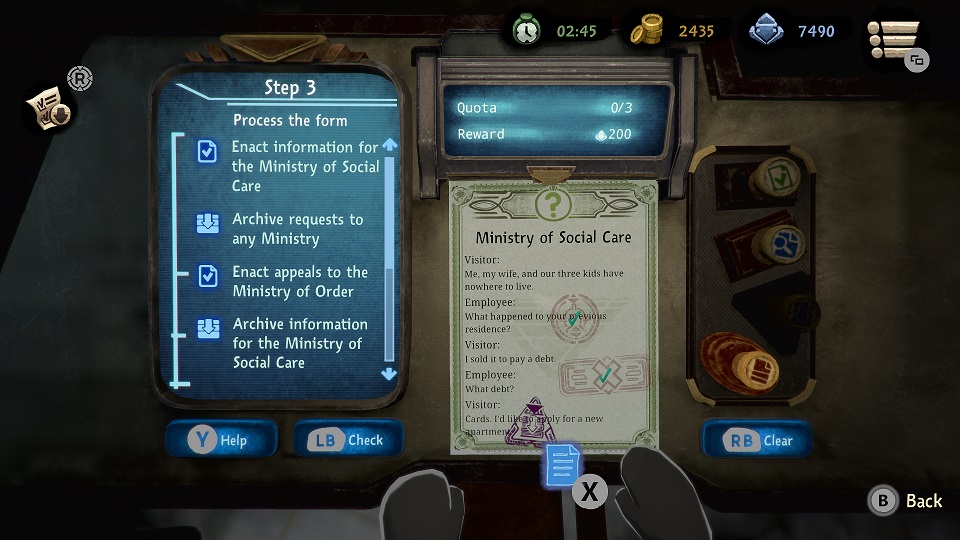Clear stamps from the form

click(757, 440)
